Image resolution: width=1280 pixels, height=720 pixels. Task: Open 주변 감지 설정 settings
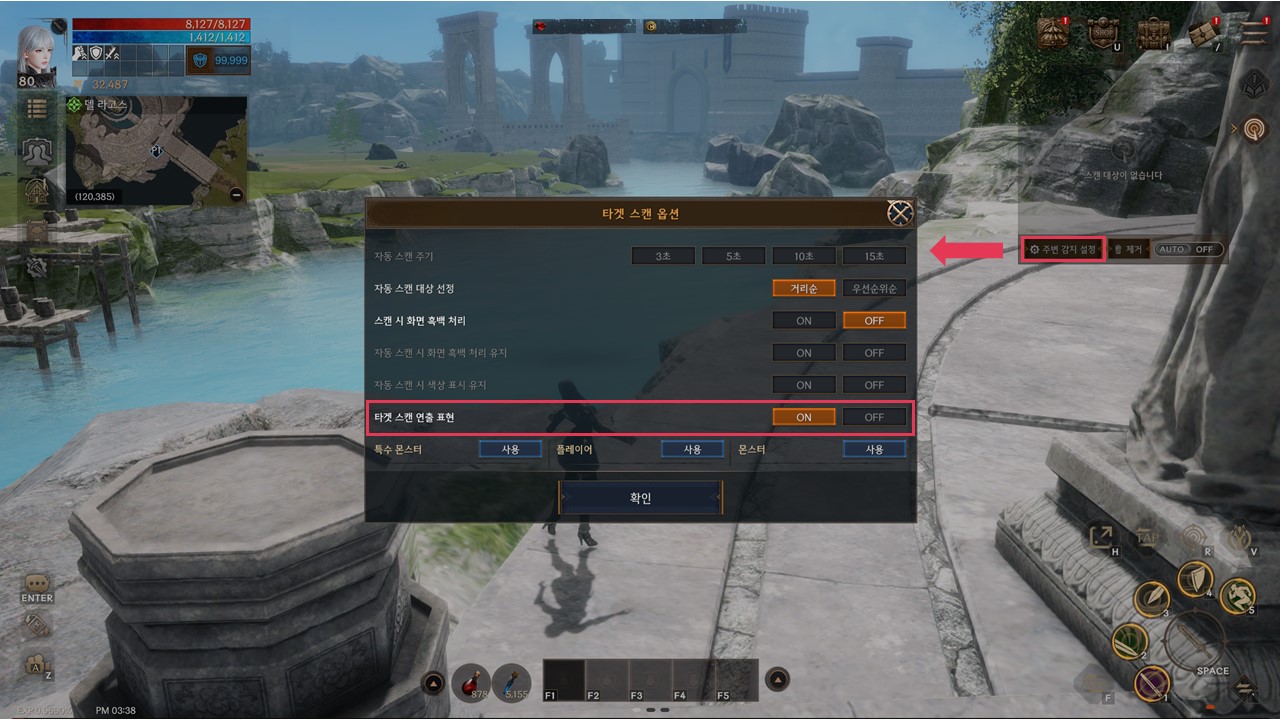click(1064, 249)
